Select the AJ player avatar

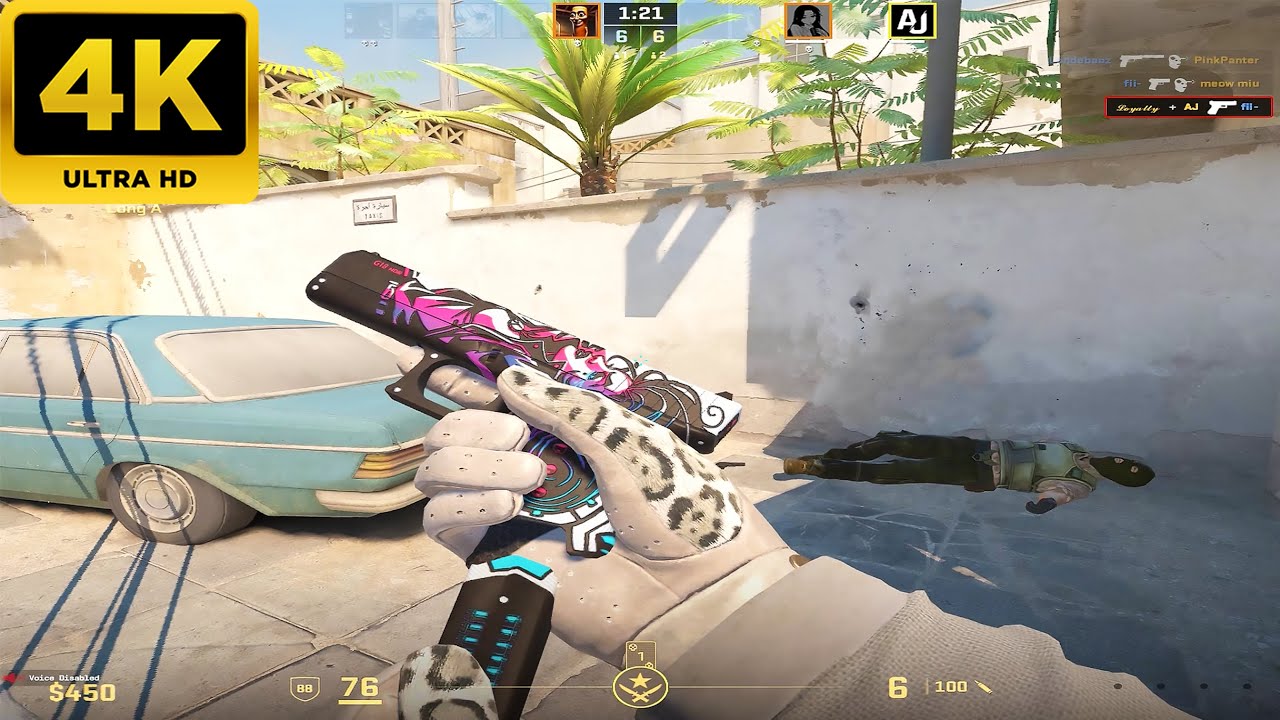912,21
